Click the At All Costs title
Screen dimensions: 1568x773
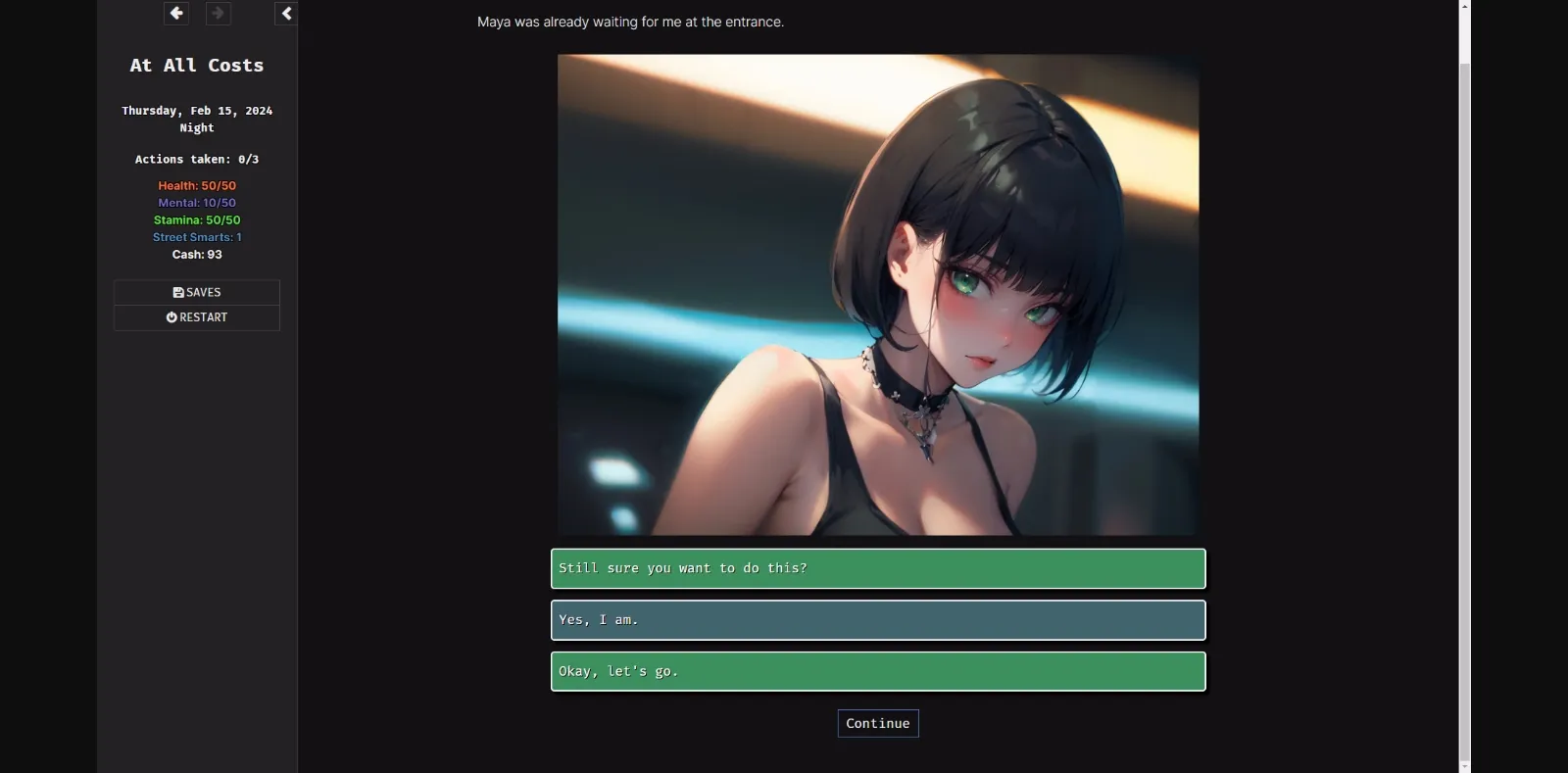pos(196,65)
